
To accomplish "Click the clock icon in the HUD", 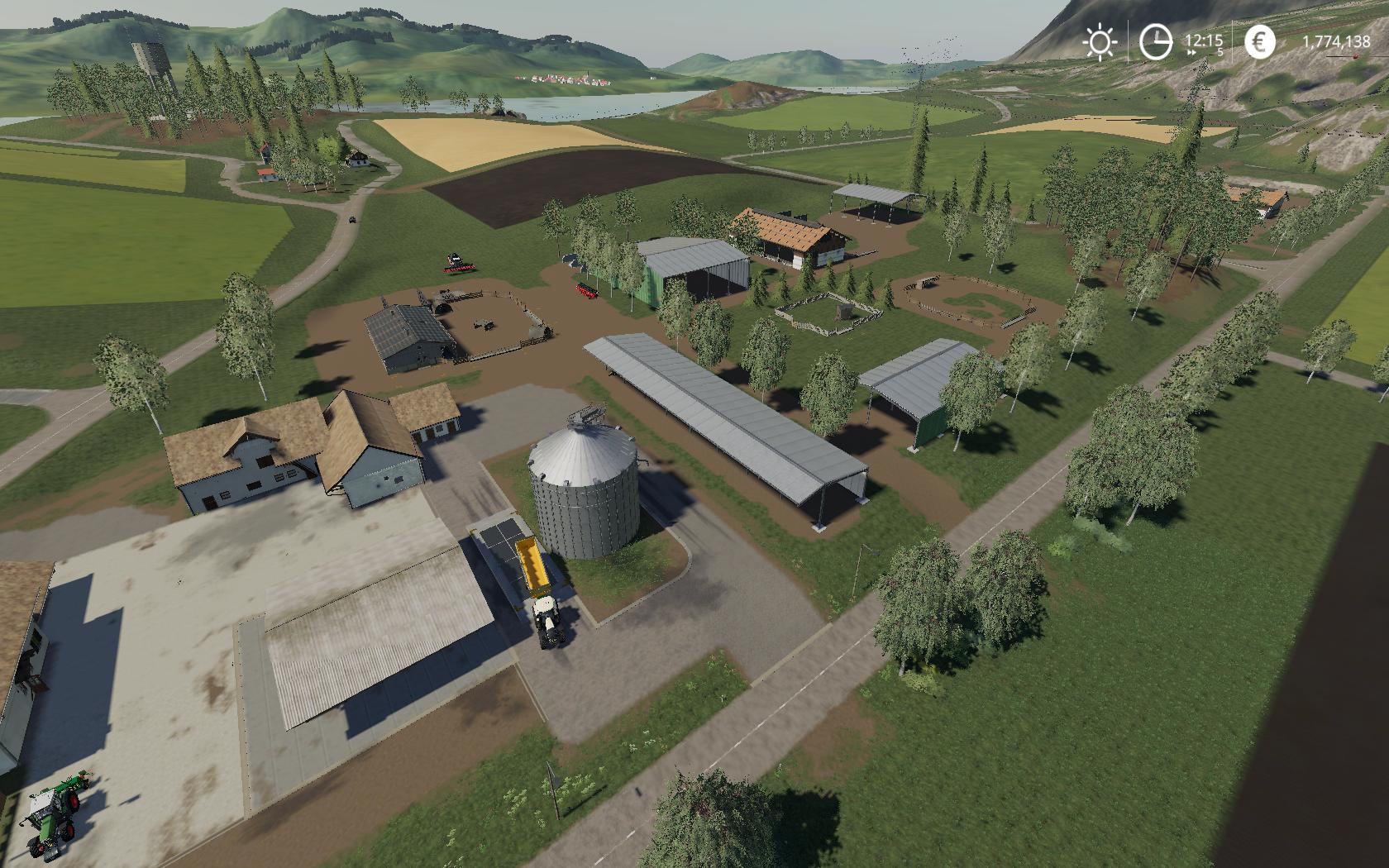I will click(x=1155, y=40).
